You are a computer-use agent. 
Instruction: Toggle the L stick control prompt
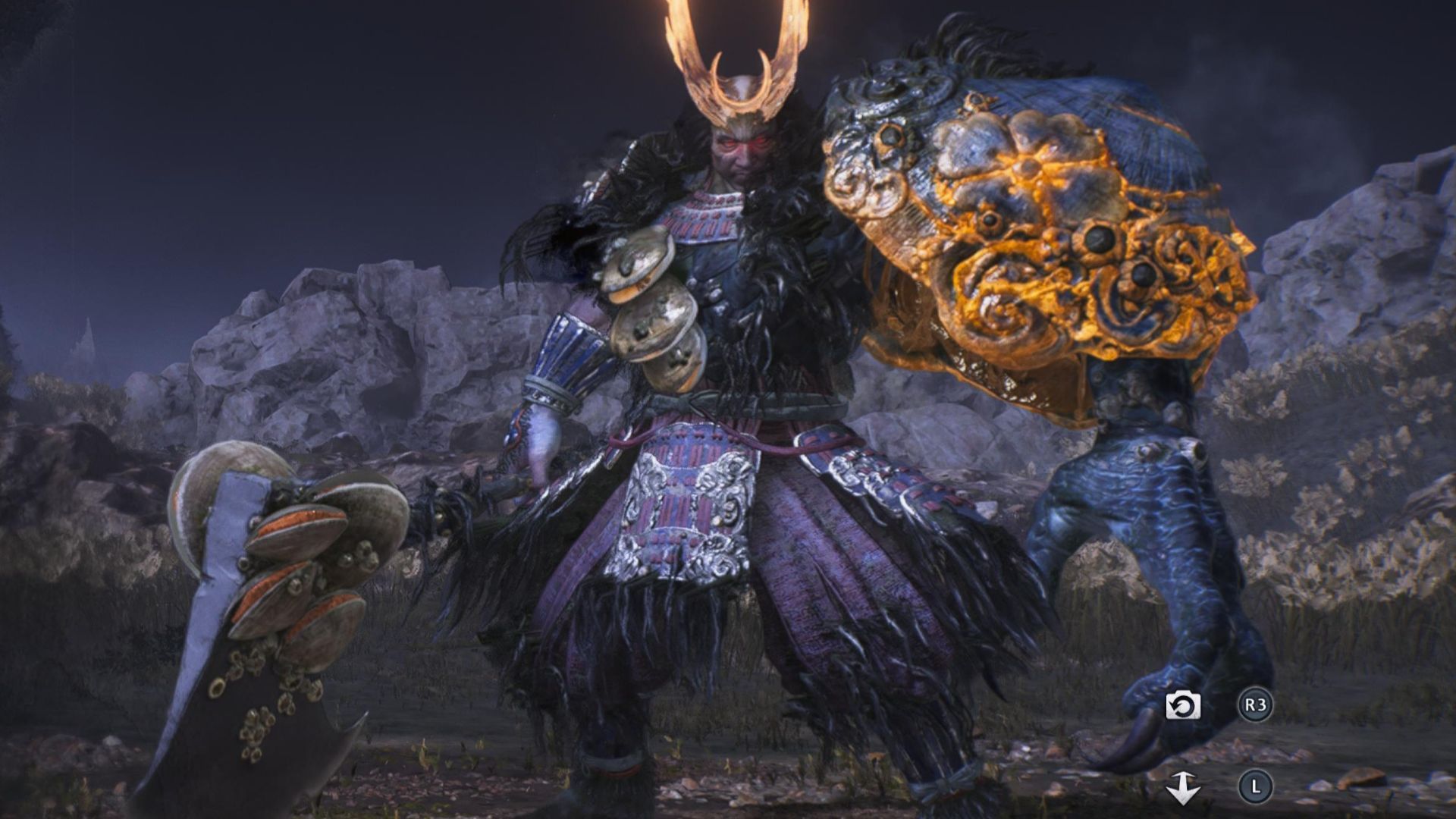tap(1257, 787)
